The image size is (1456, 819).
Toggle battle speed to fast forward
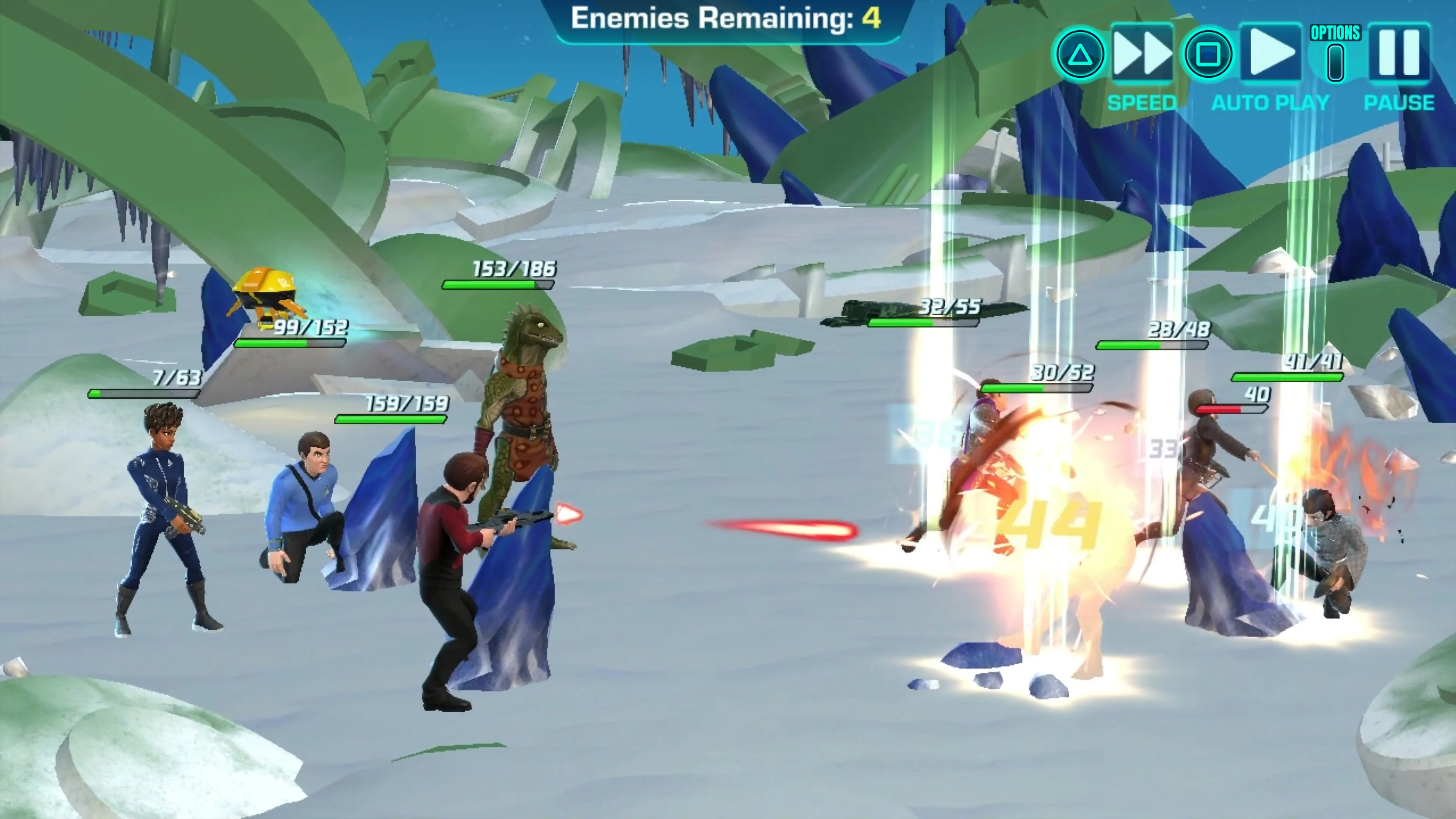tap(1142, 54)
